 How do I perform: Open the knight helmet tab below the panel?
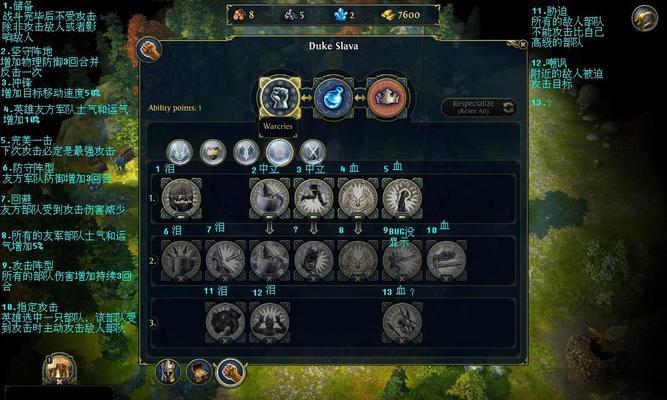[168, 374]
